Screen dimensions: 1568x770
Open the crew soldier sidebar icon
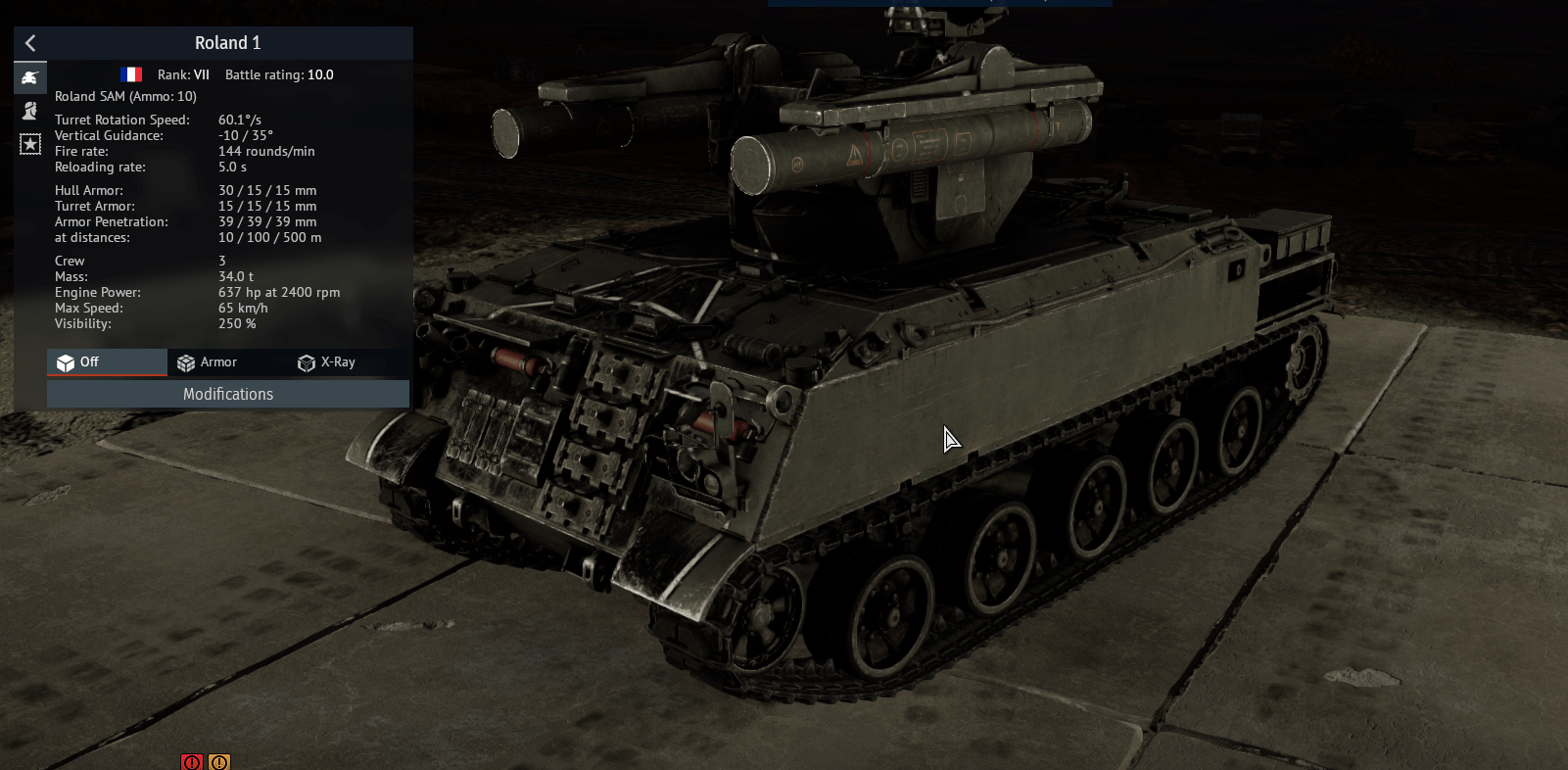(30, 111)
